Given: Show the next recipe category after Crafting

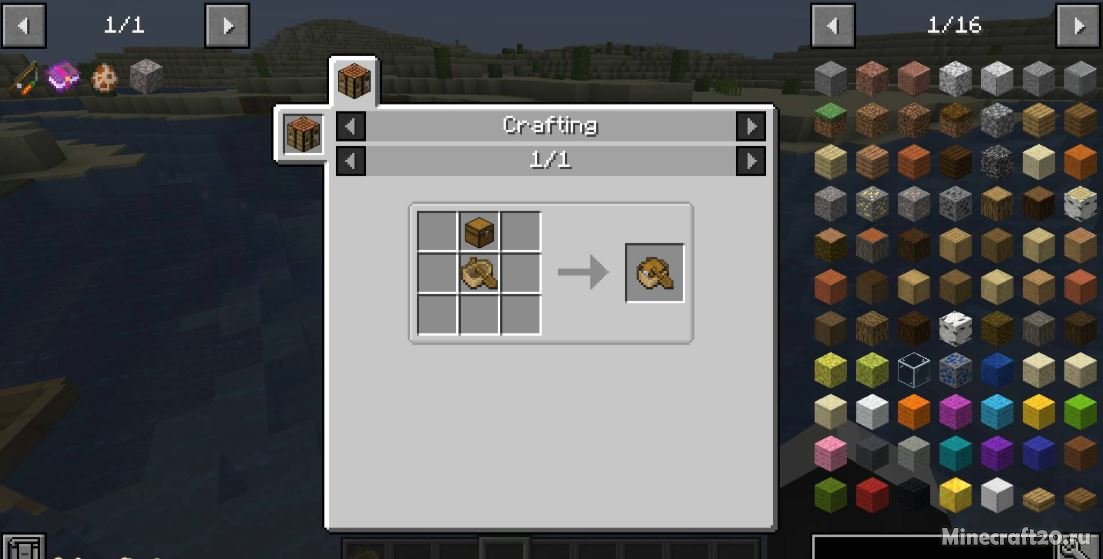Looking at the screenshot, I should pyautogui.click(x=750, y=126).
